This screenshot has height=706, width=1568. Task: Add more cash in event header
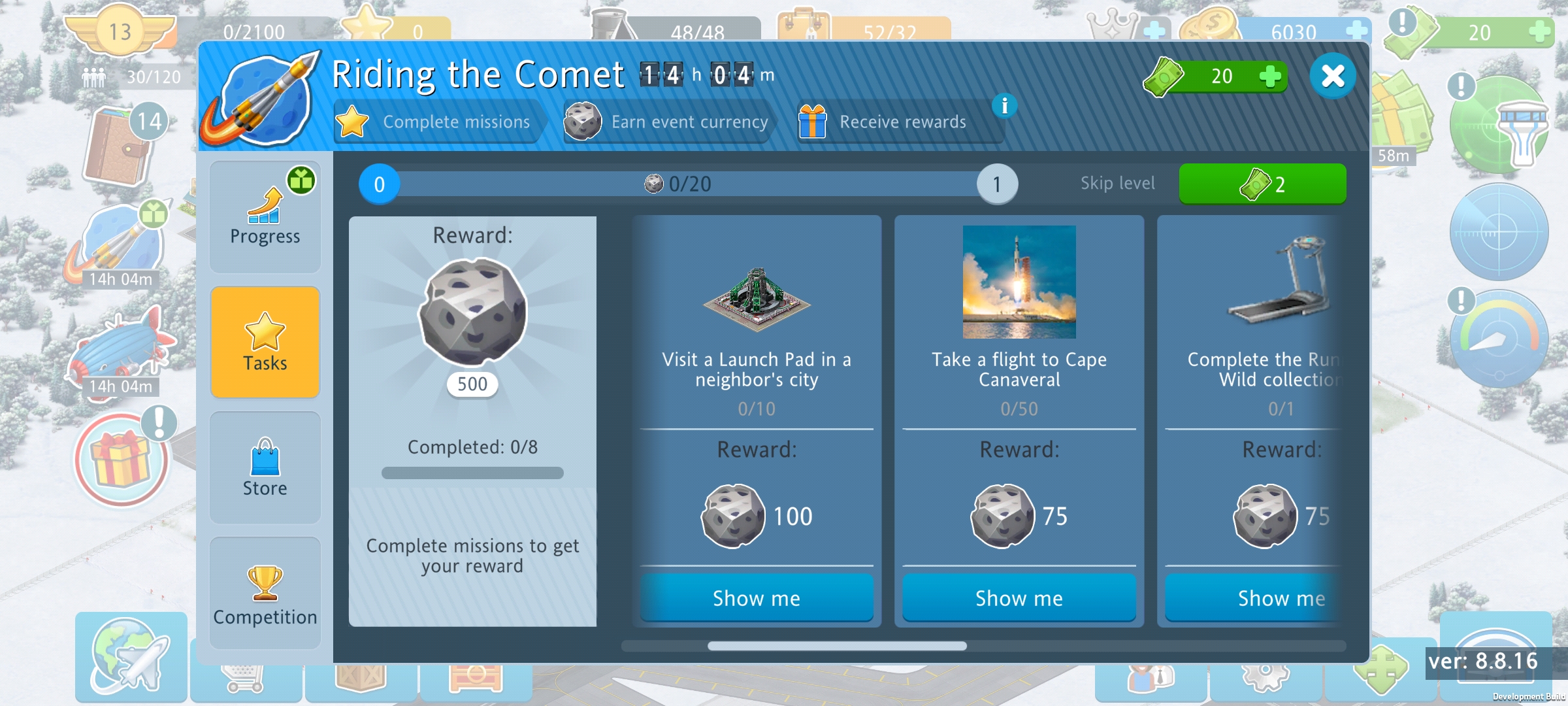click(1269, 76)
